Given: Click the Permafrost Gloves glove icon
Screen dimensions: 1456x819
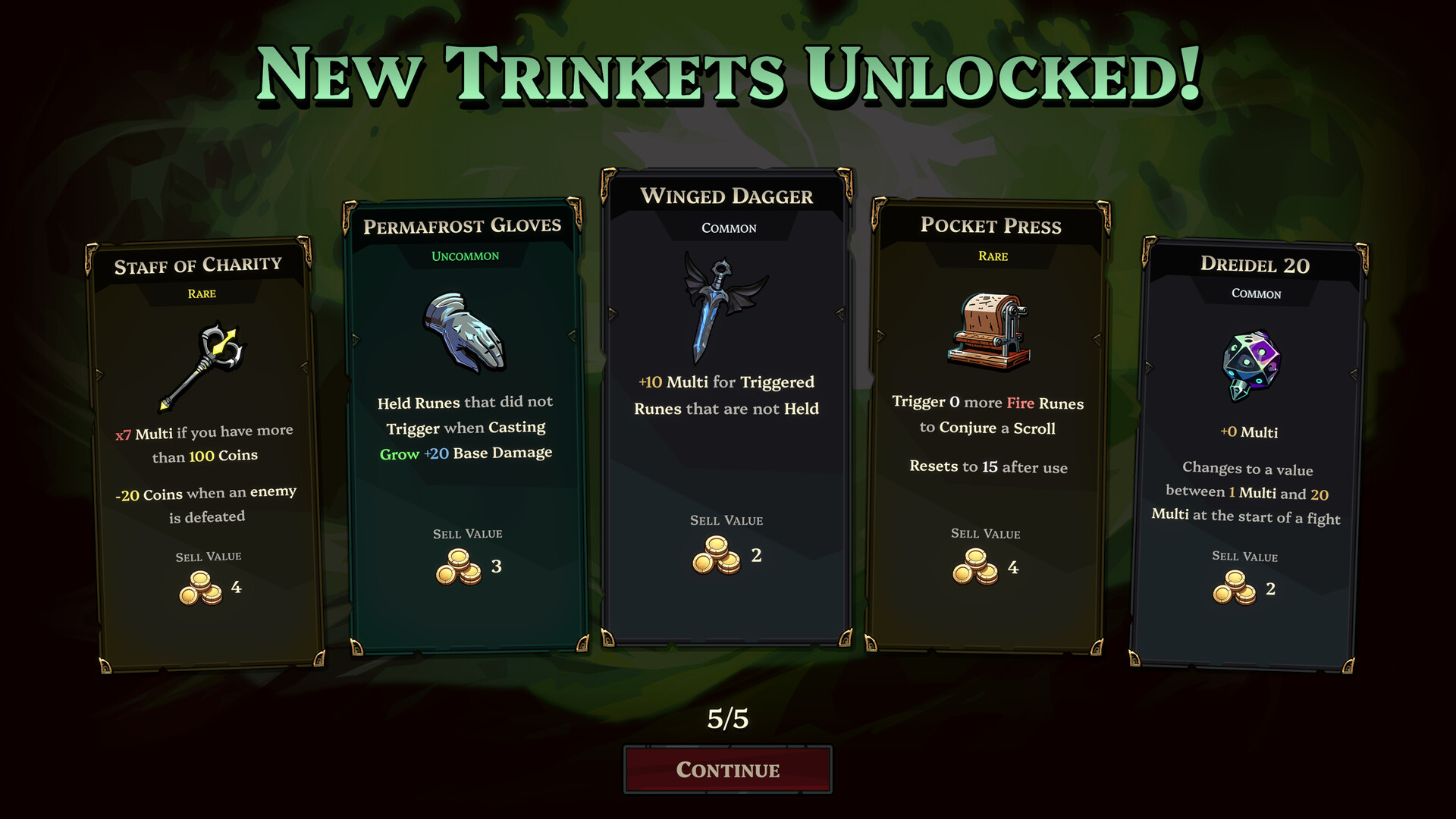Looking at the screenshot, I should [463, 334].
